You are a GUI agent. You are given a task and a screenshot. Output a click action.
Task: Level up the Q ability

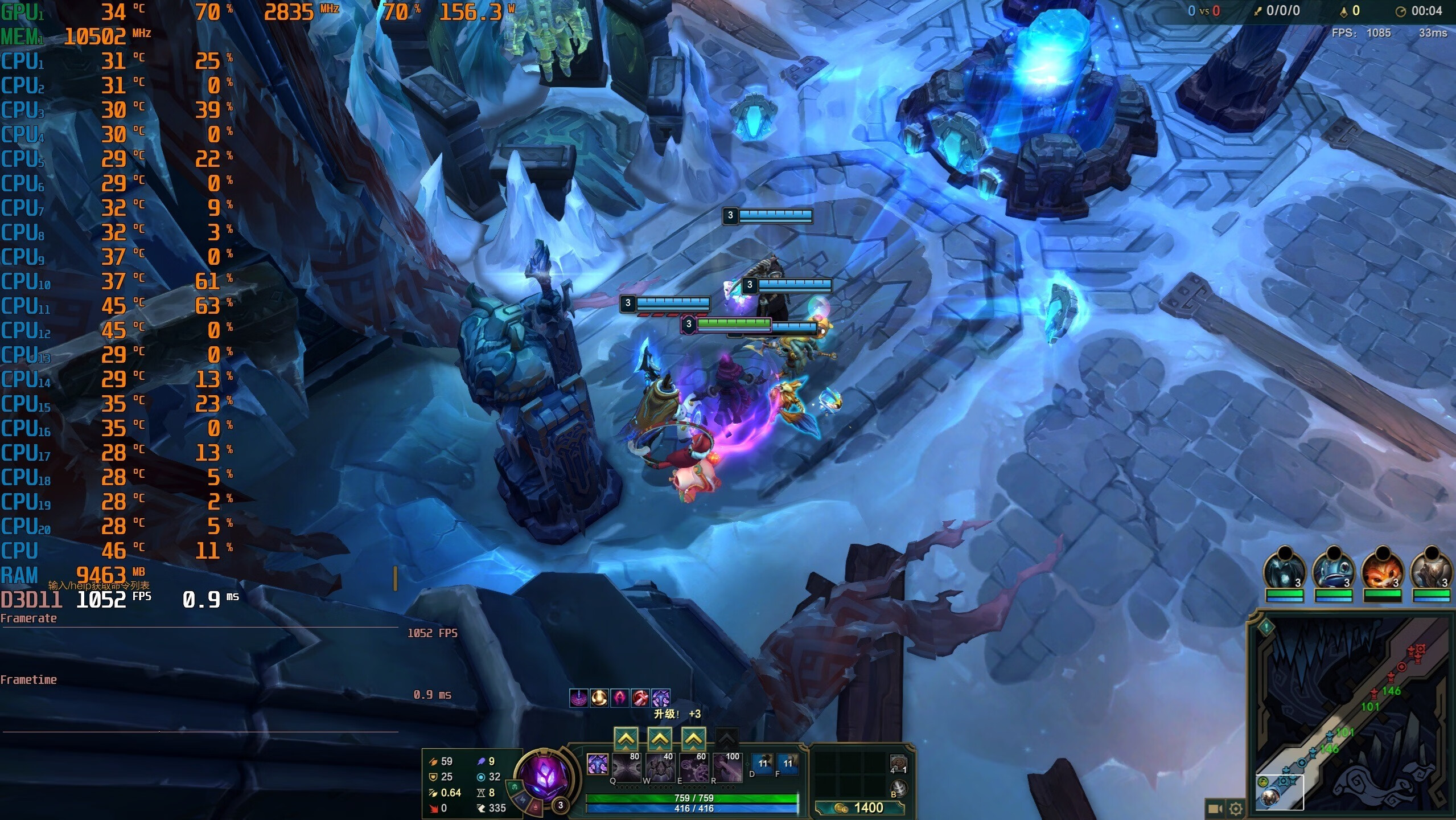pos(626,739)
